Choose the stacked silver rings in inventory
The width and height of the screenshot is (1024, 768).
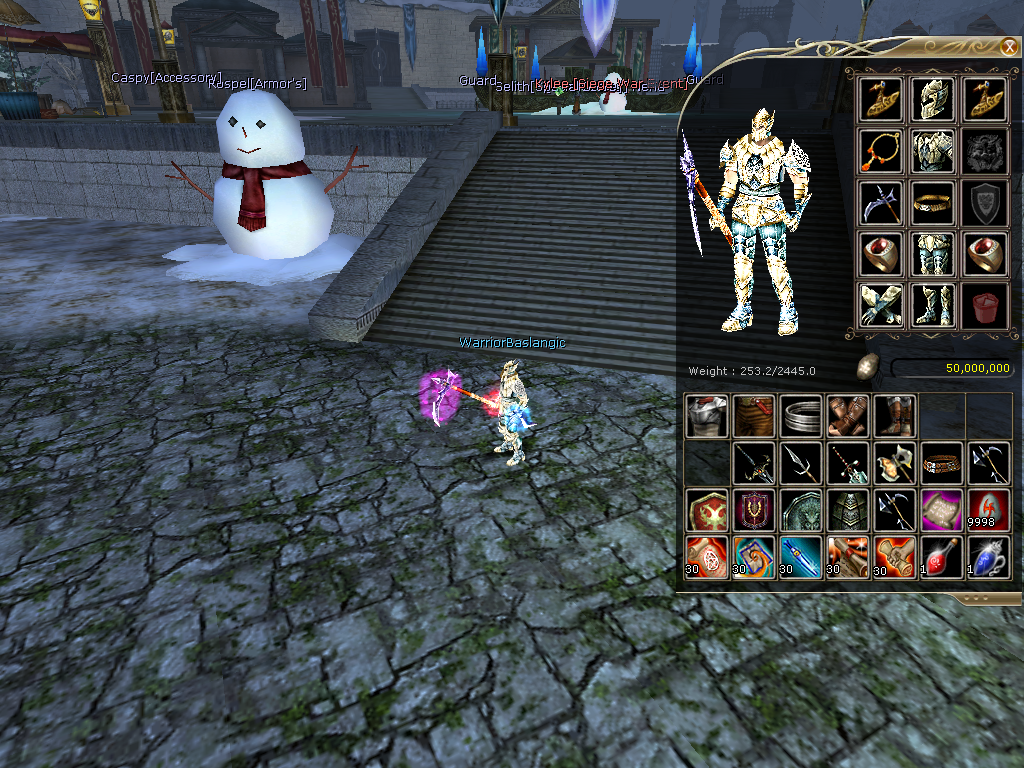801,415
